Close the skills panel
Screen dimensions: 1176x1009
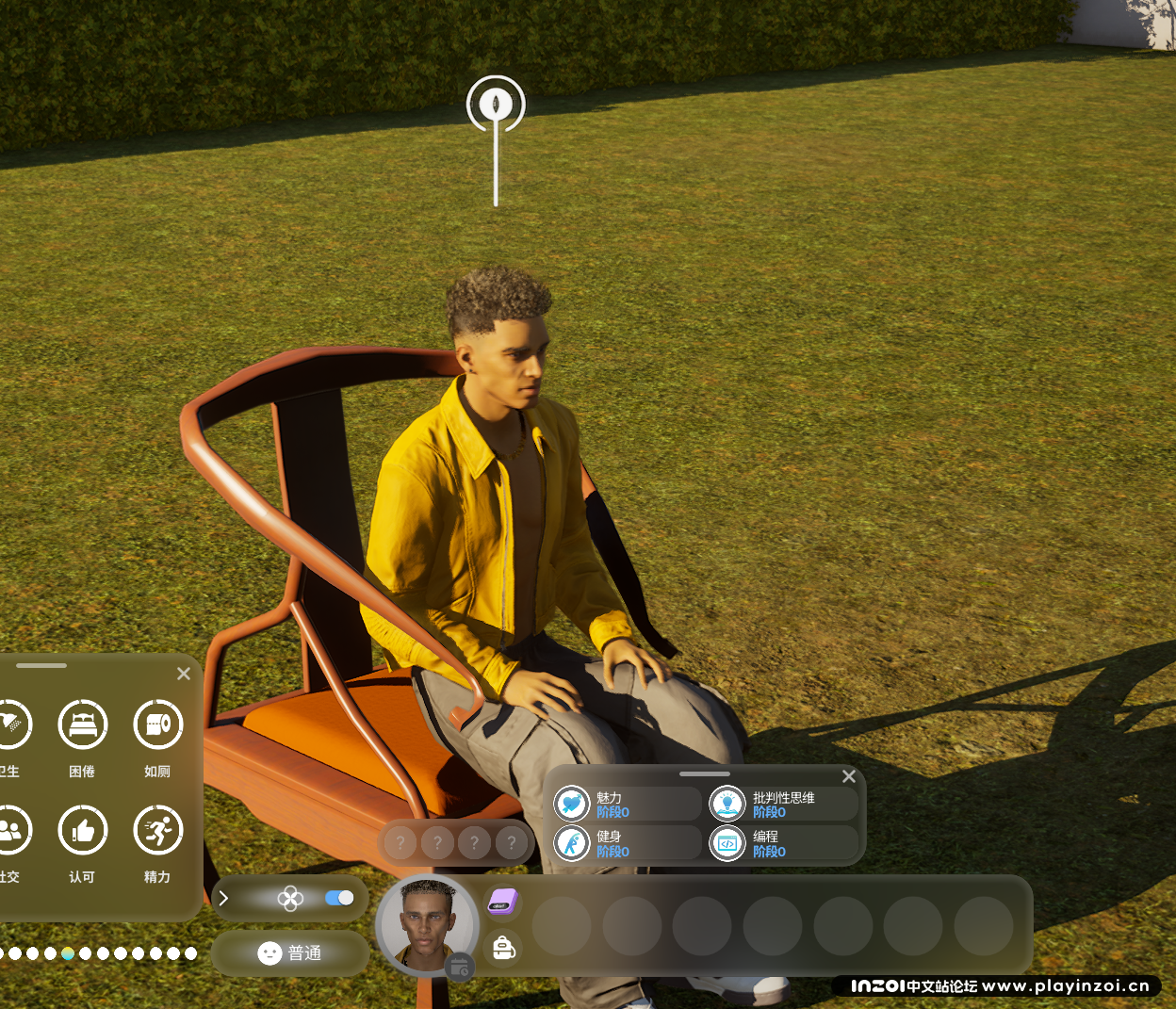[849, 776]
